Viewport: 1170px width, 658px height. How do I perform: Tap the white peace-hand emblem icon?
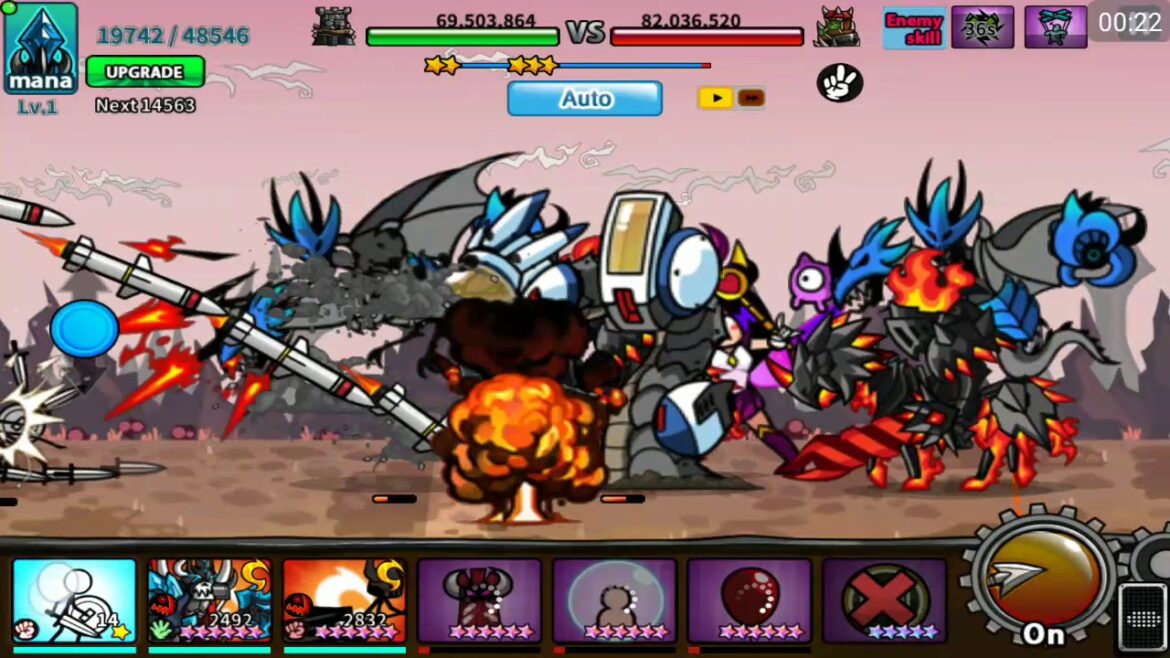pyautogui.click(x=839, y=83)
